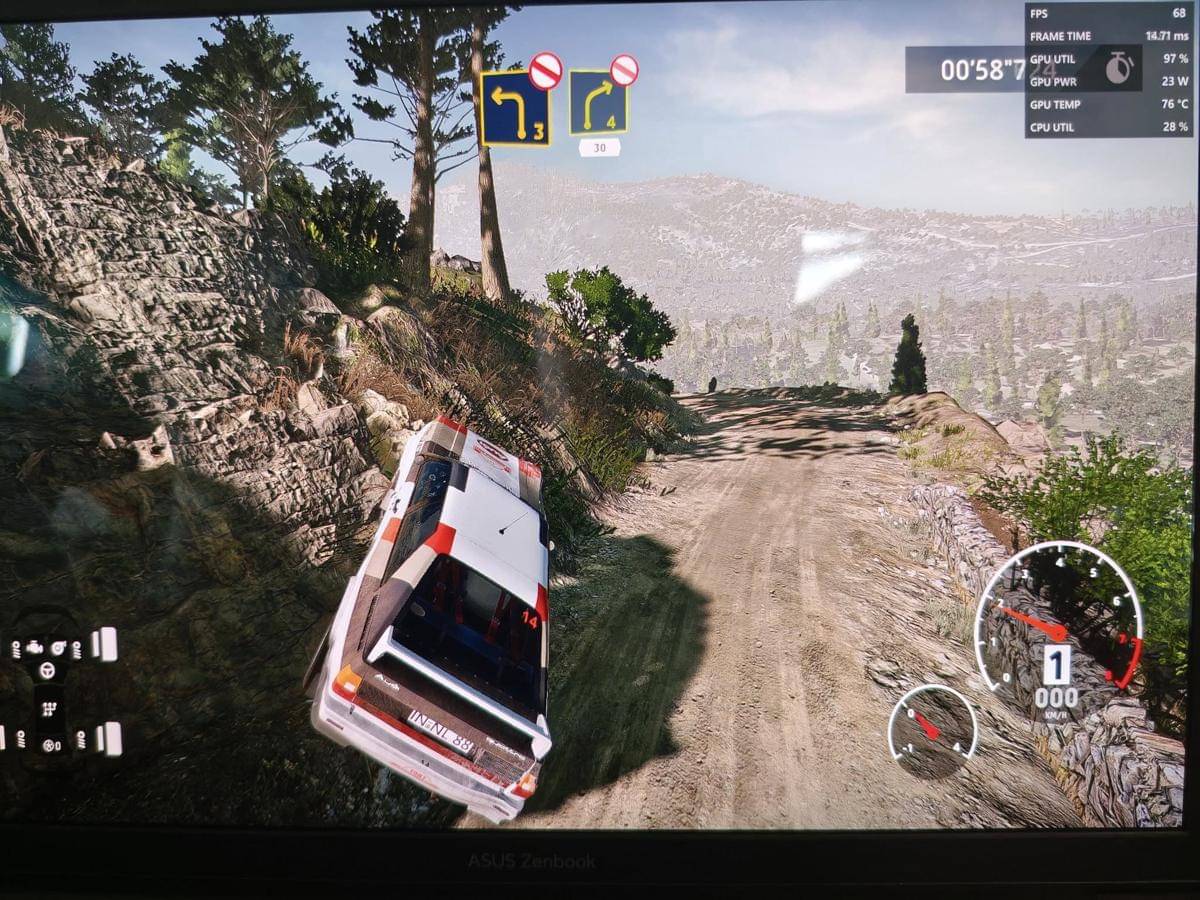Screen dimensions: 1200x900
Task: Select the right turn 4 pace note icon
Action: point(599,103)
